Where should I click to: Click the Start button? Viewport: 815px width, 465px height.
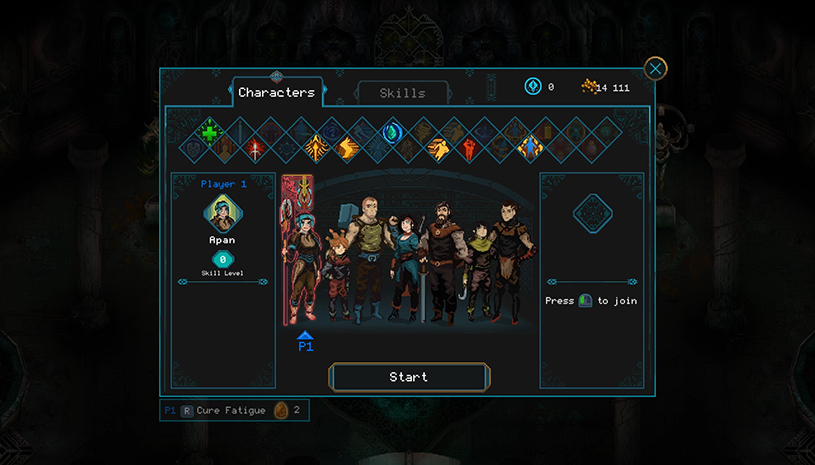point(408,377)
